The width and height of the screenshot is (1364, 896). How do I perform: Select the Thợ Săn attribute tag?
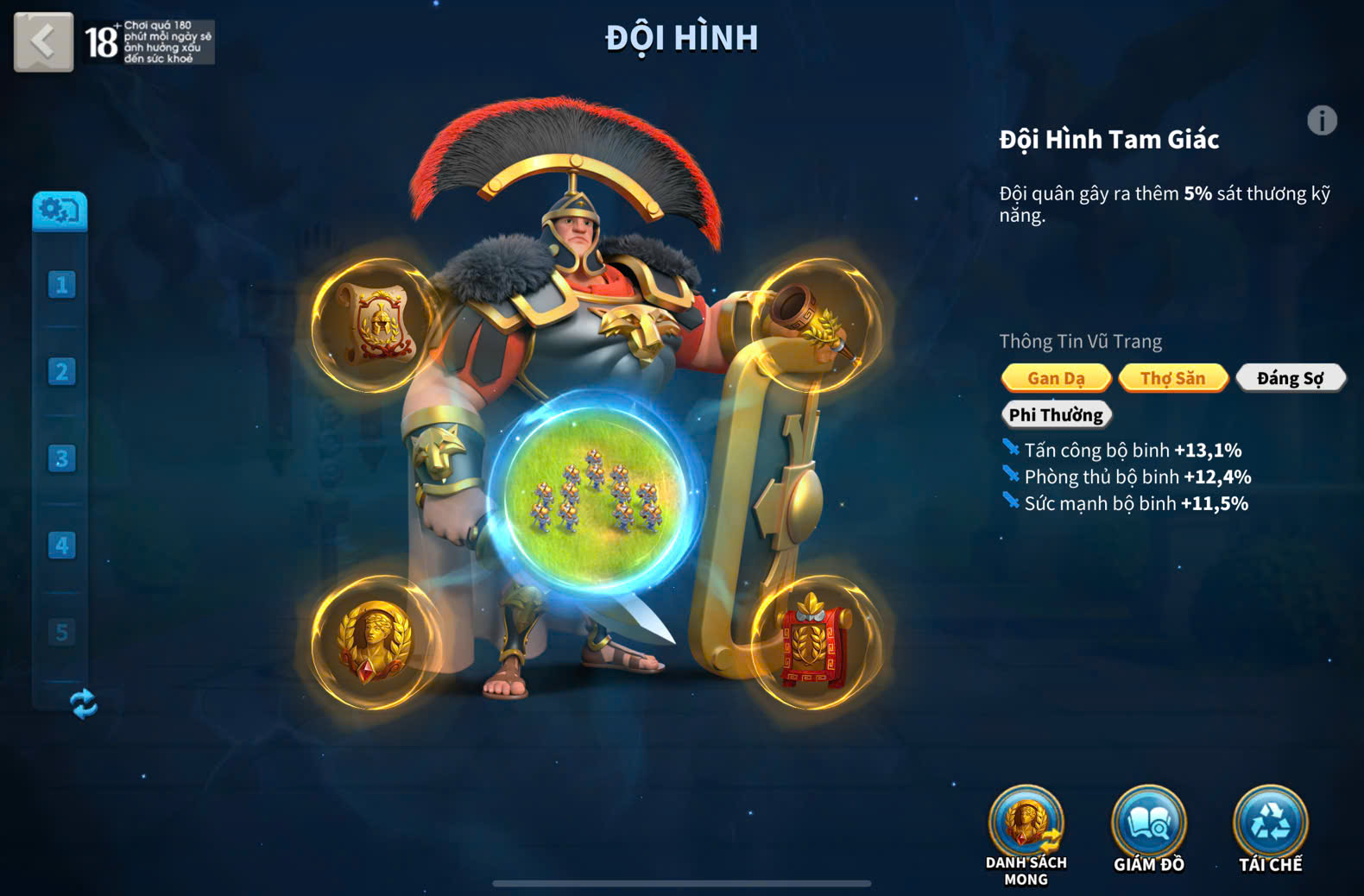click(x=1172, y=378)
